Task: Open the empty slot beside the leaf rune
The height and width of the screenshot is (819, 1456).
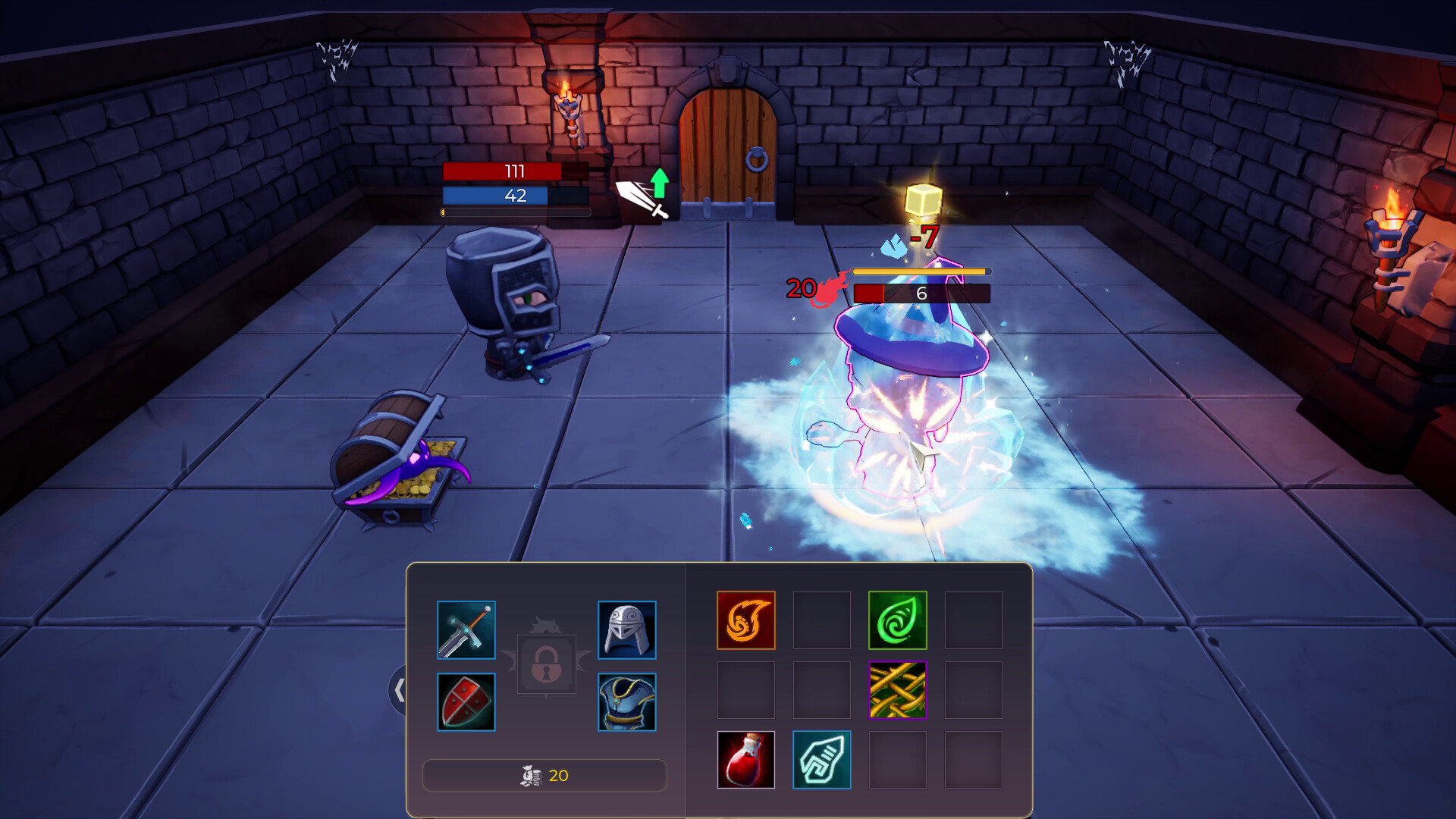Action: tap(974, 620)
